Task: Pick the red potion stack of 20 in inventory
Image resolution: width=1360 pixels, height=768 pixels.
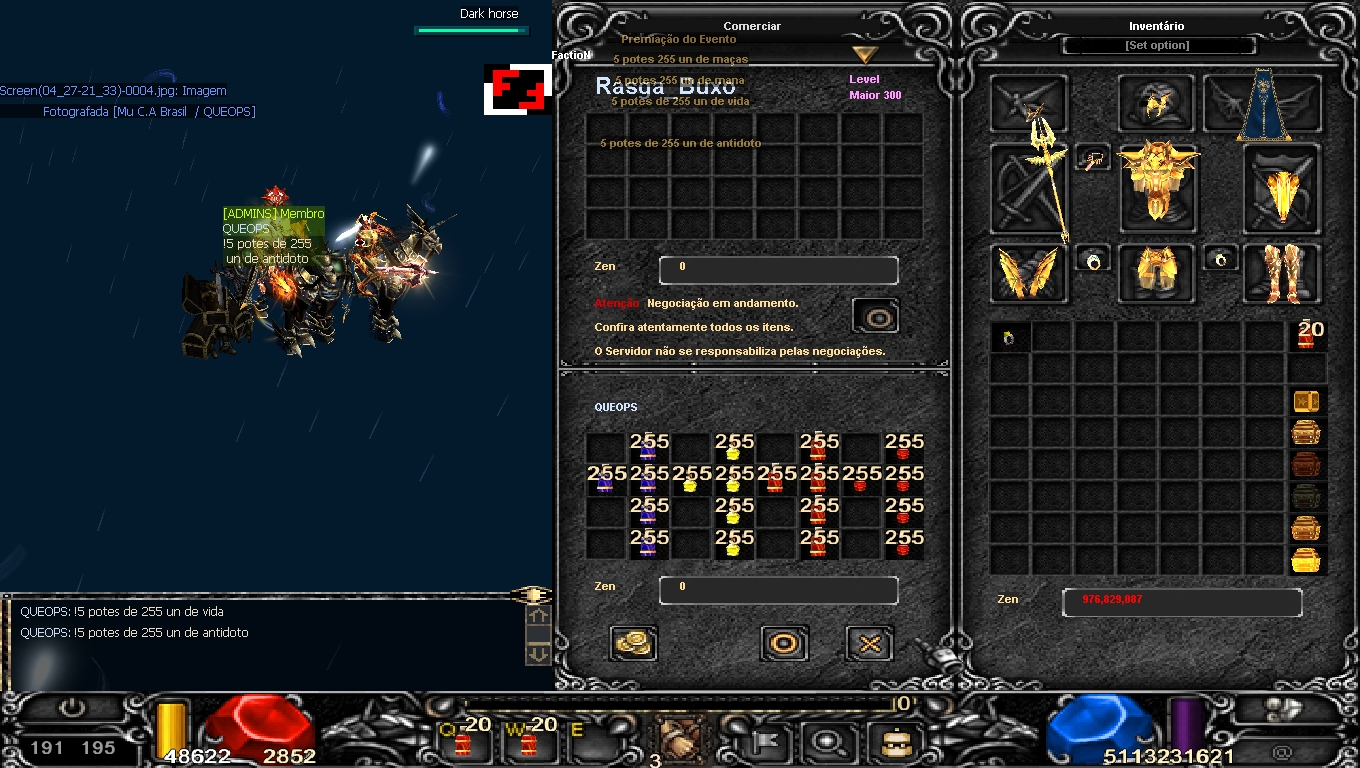Action: pyautogui.click(x=1307, y=336)
